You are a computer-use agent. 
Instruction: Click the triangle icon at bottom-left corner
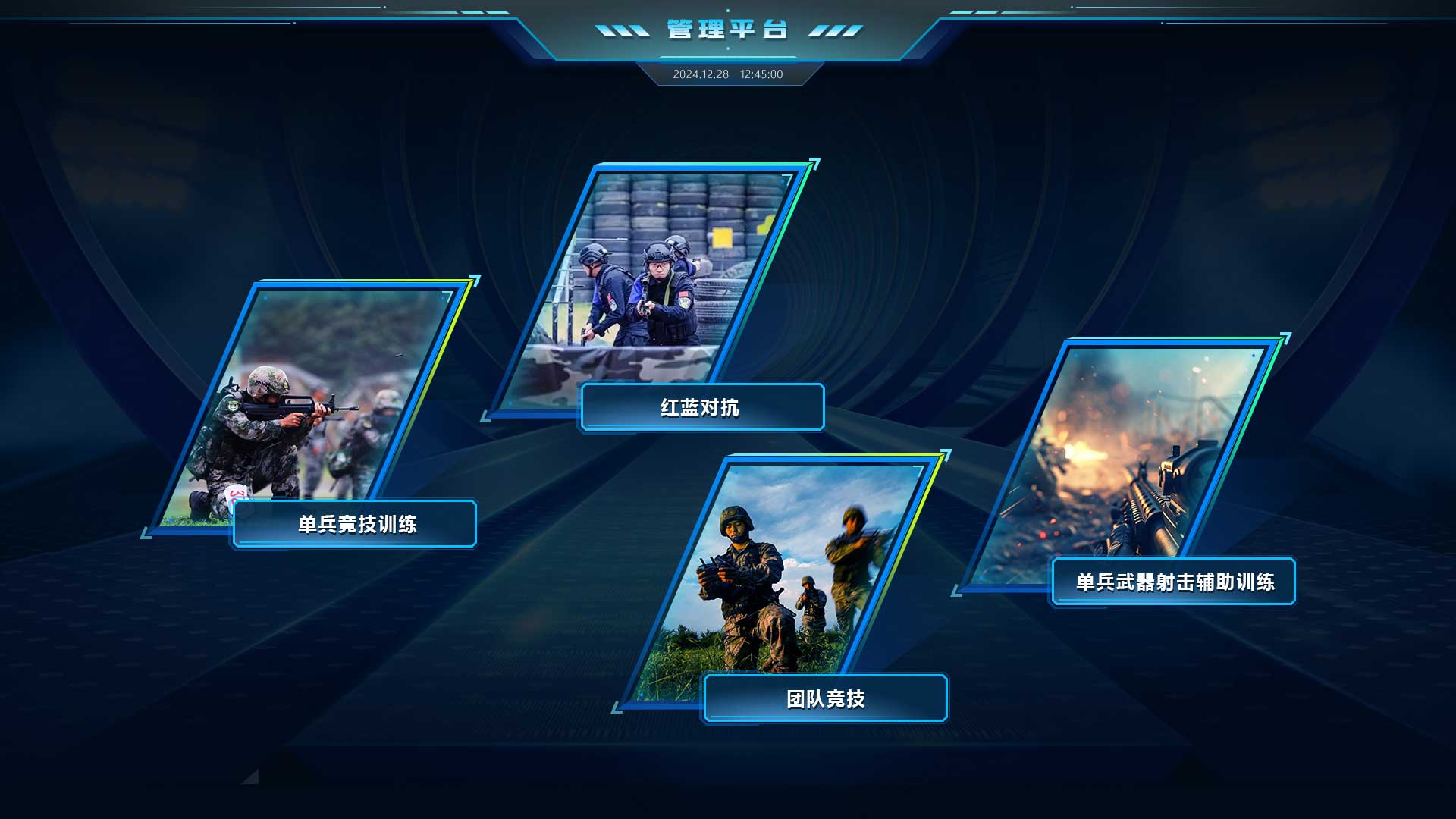click(x=250, y=779)
